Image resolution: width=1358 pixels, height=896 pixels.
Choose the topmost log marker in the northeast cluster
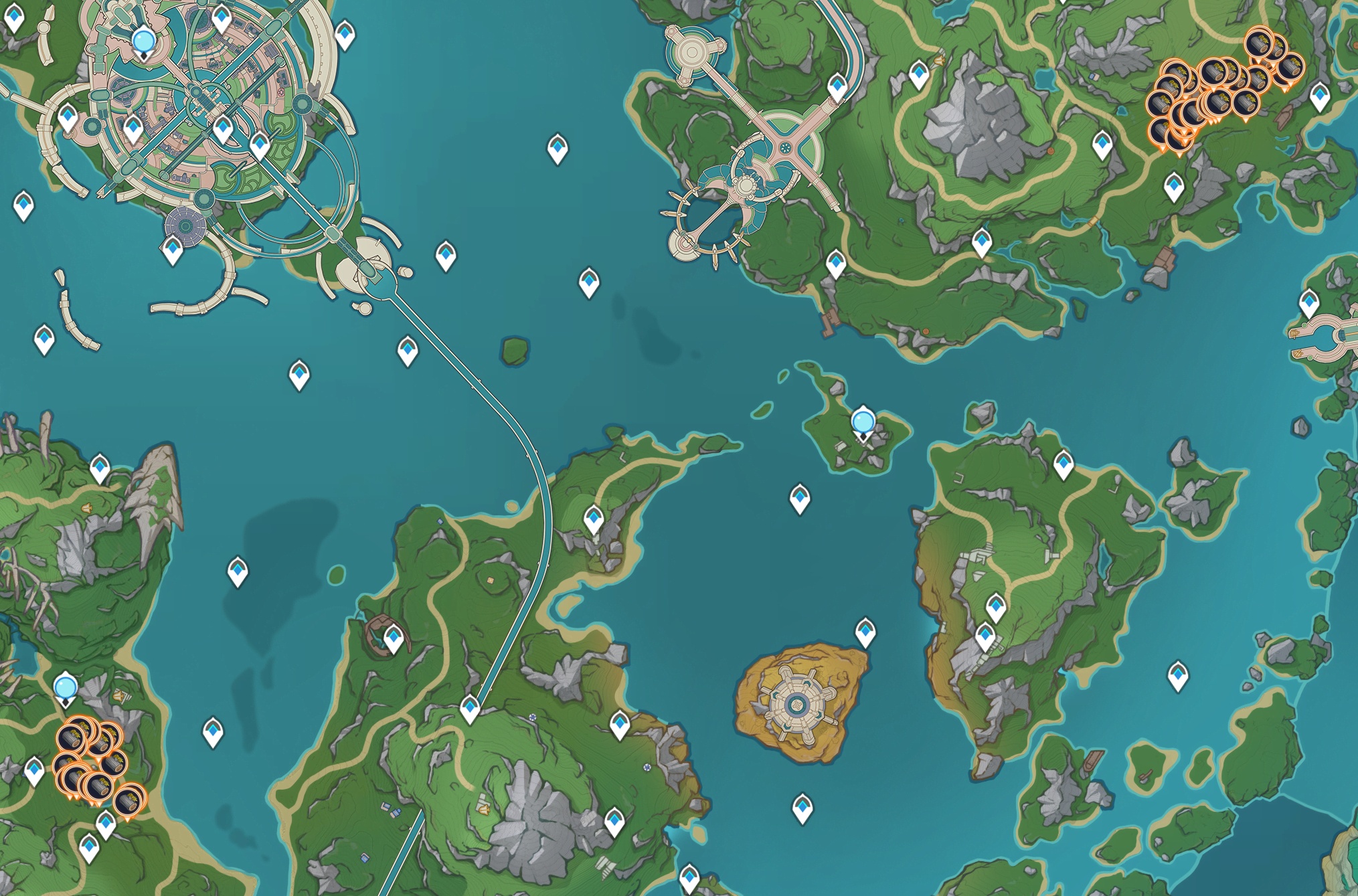[x=1258, y=44]
